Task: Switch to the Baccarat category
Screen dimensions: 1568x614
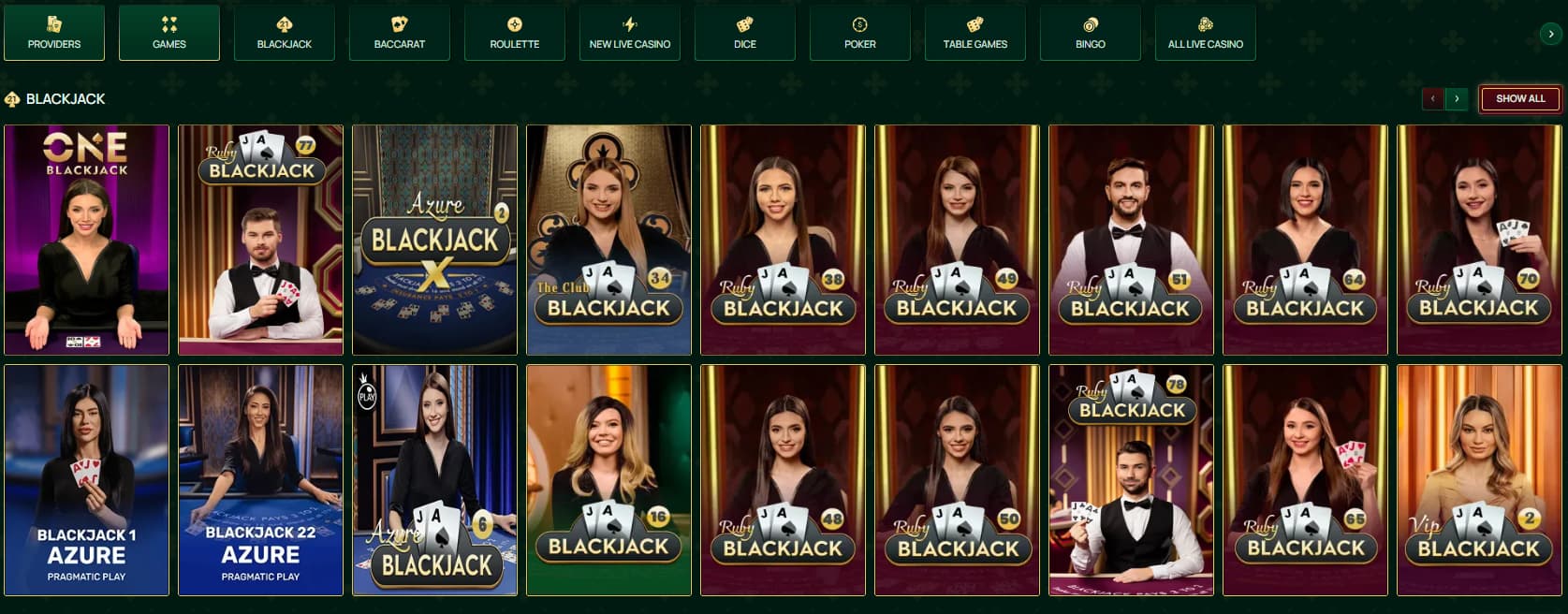Action: click(x=400, y=33)
